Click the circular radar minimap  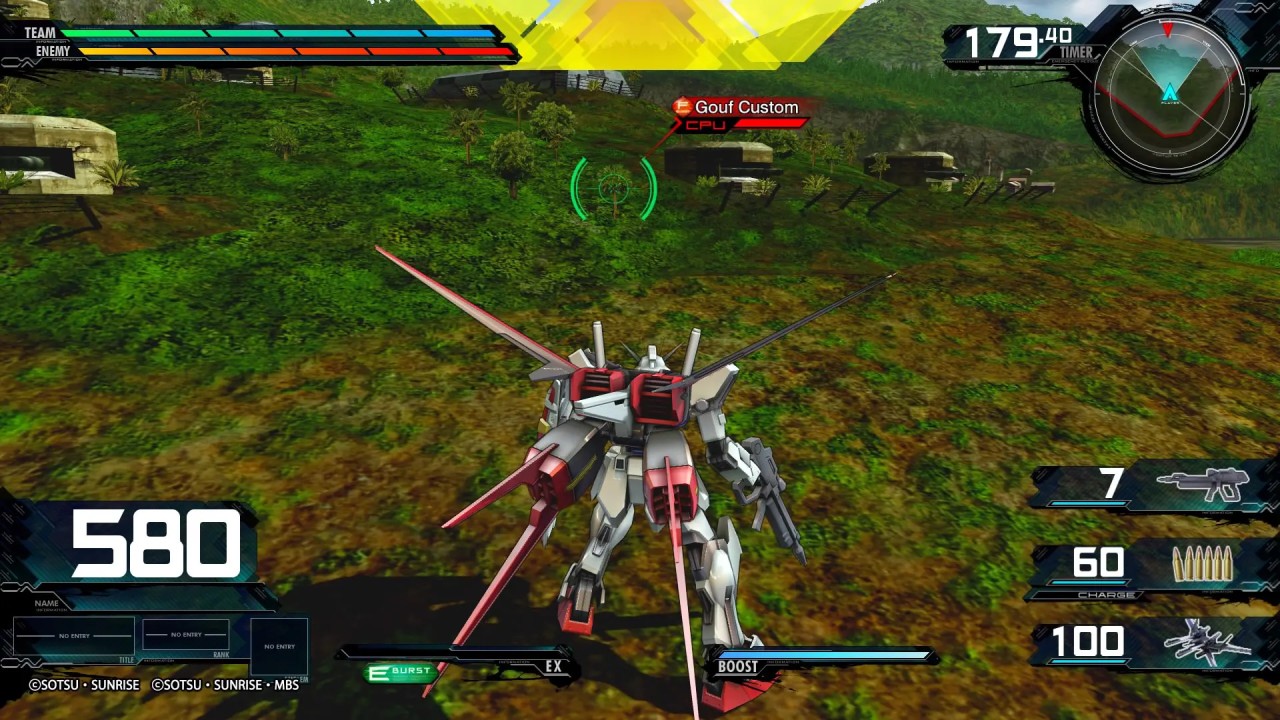pyautogui.click(x=1169, y=96)
